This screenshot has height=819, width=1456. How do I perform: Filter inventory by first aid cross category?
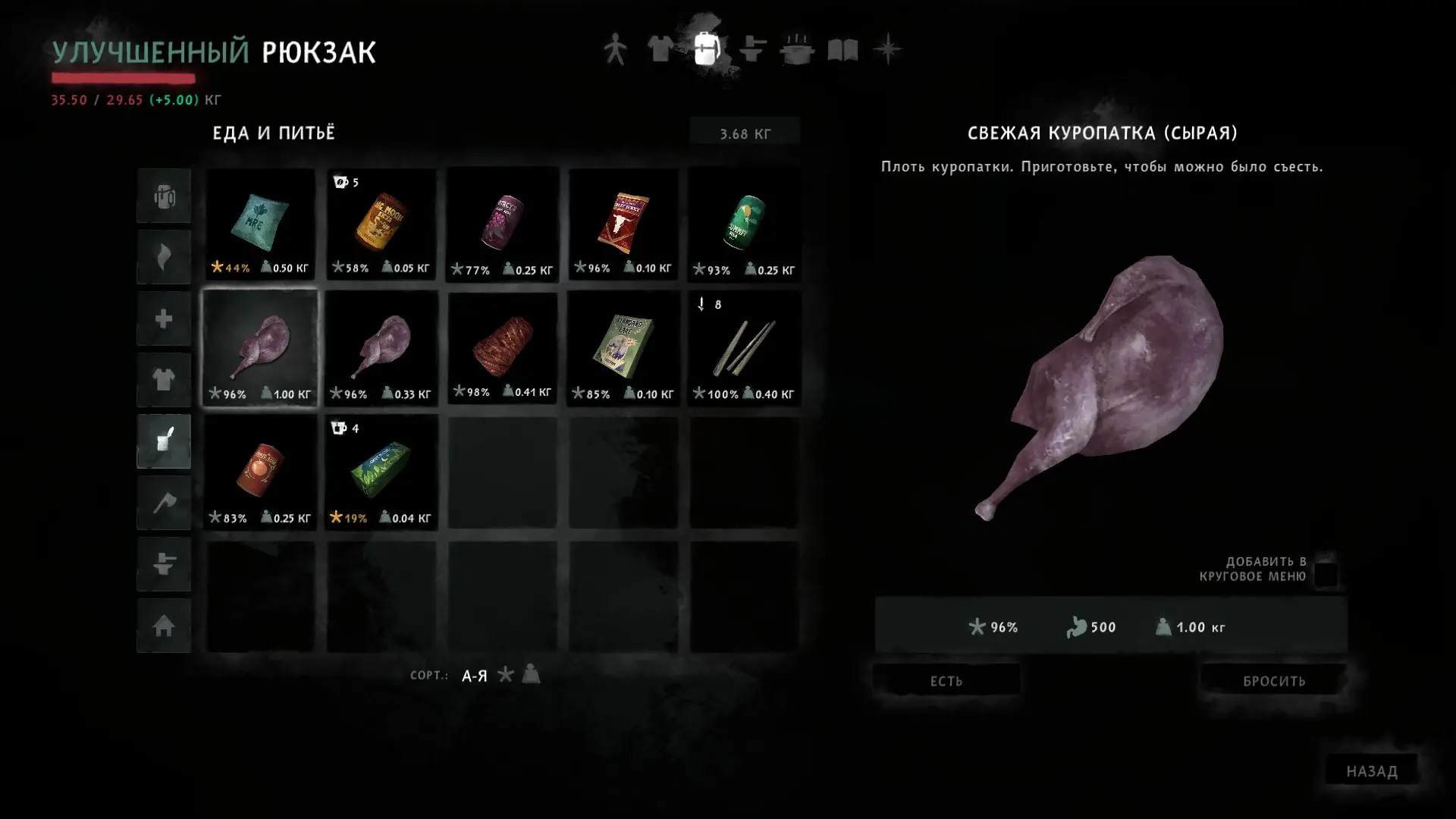tap(164, 318)
